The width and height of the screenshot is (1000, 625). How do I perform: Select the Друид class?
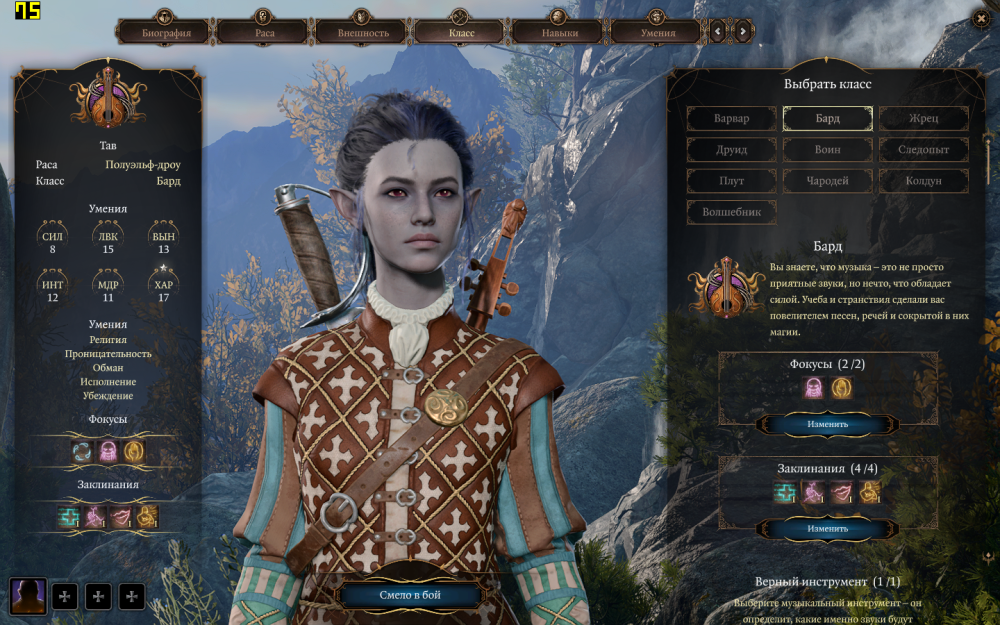[731, 150]
